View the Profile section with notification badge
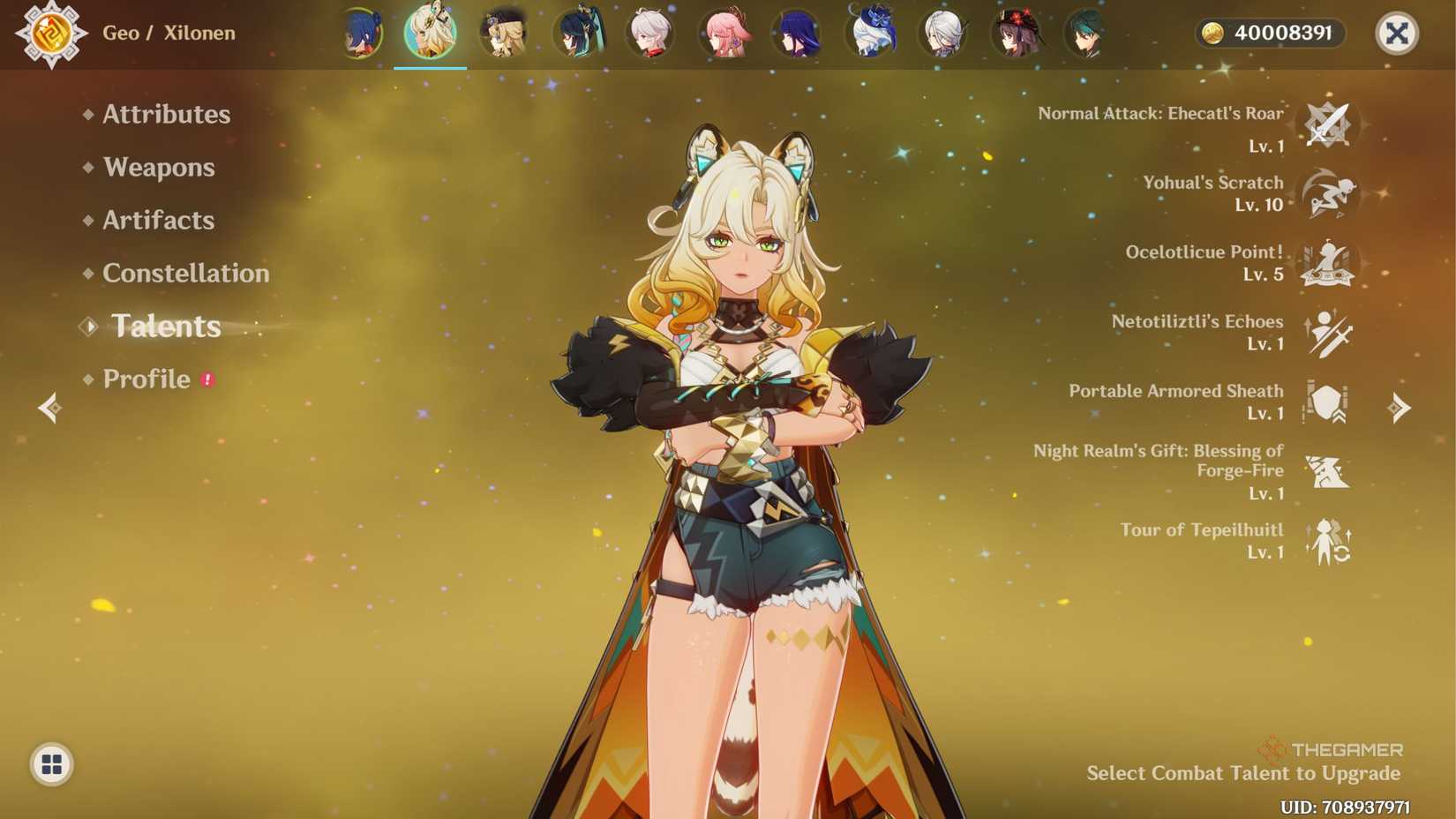The image size is (1456, 819). (x=146, y=379)
